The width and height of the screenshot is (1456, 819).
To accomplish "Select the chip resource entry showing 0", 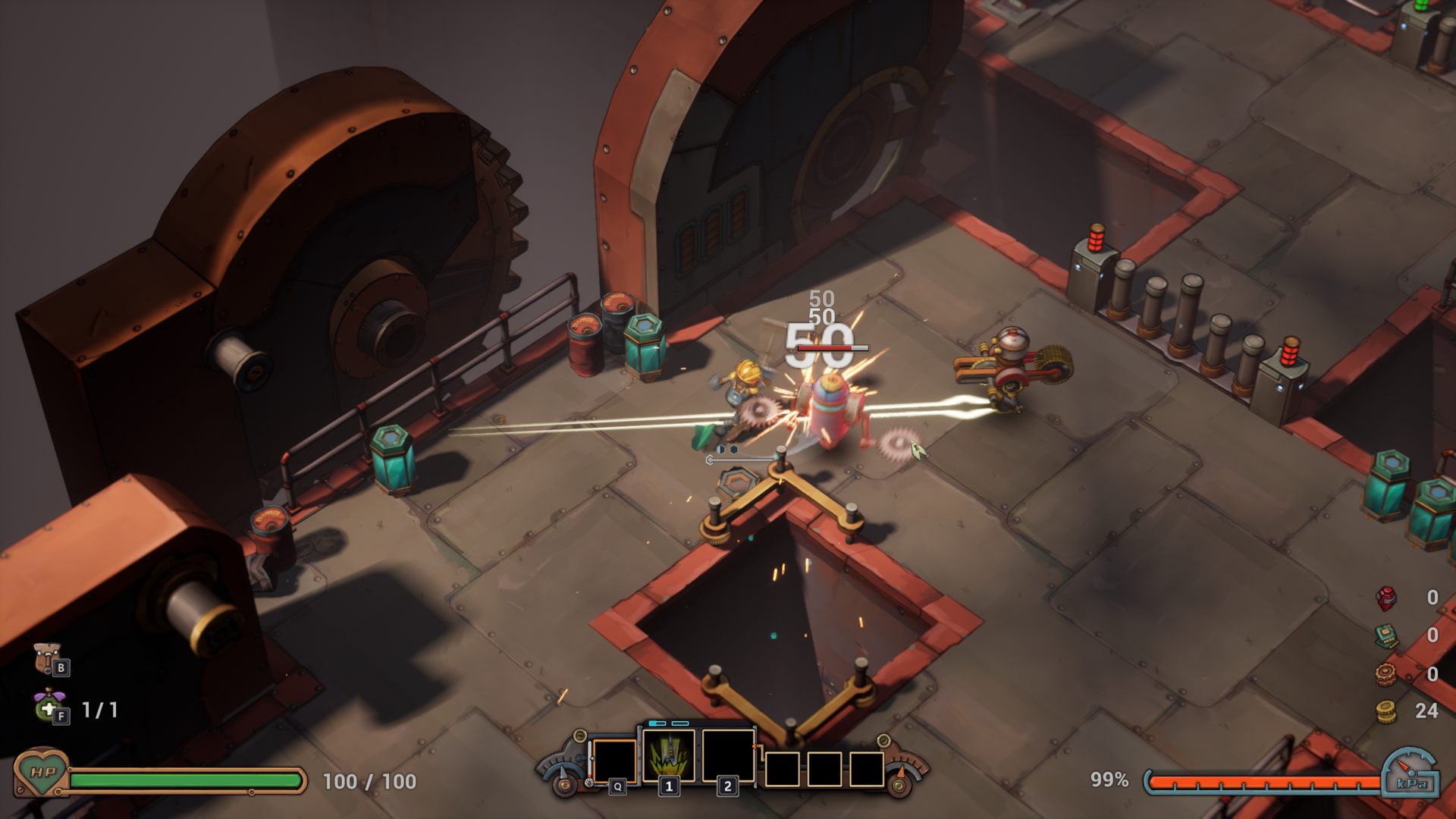I will point(1387,637).
